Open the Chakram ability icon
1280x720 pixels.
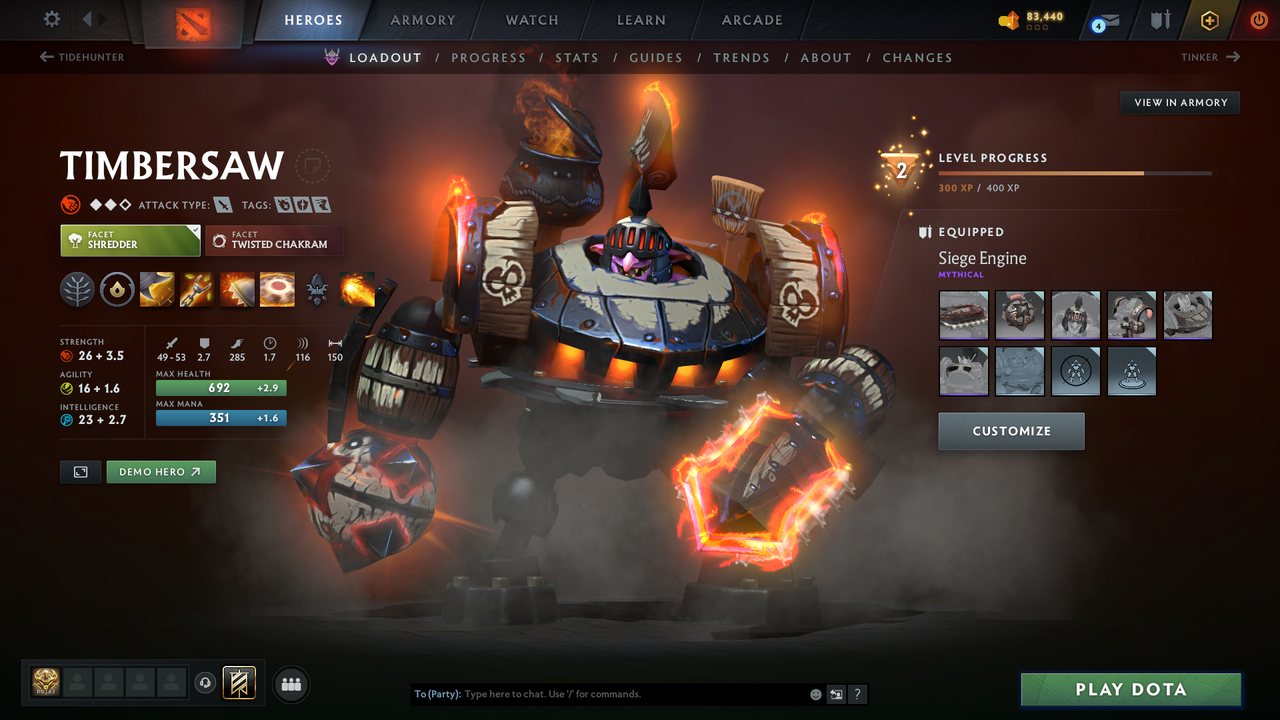[277, 289]
